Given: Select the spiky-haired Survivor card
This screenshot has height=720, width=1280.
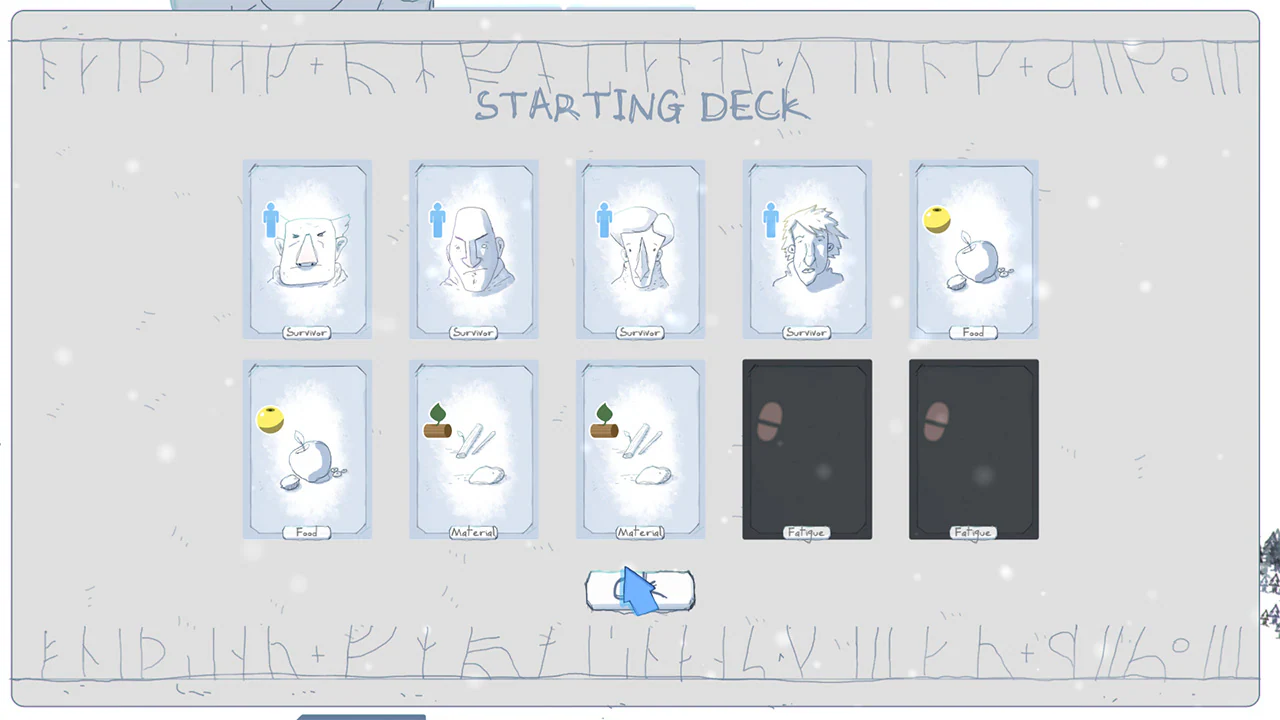Looking at the screenshot, I should coord(807,250).
